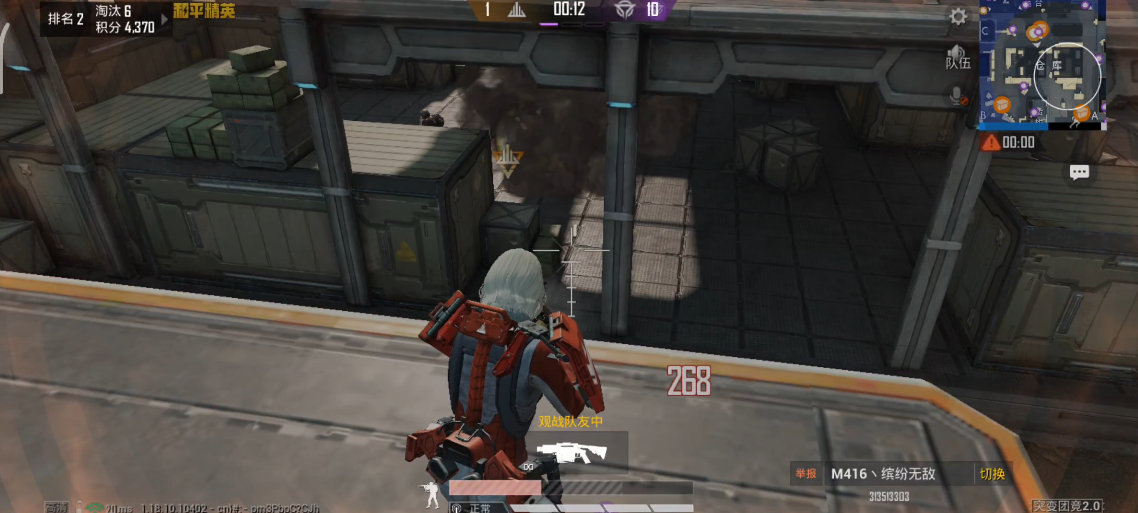Open the chat speech bubble
1138x513 pixels.
coord(1079,173)
